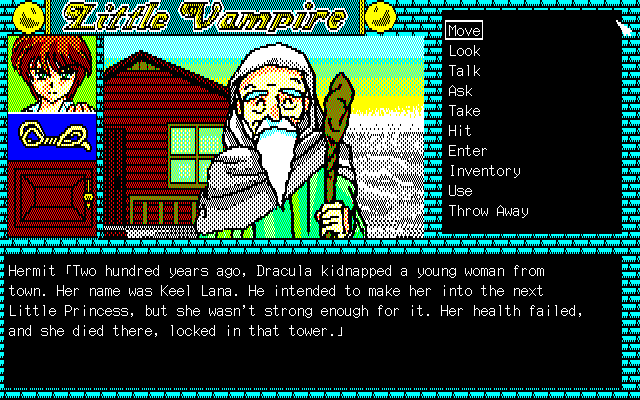Pick Talk from the command list
640x400 pixels.
[x=464, y=71]
